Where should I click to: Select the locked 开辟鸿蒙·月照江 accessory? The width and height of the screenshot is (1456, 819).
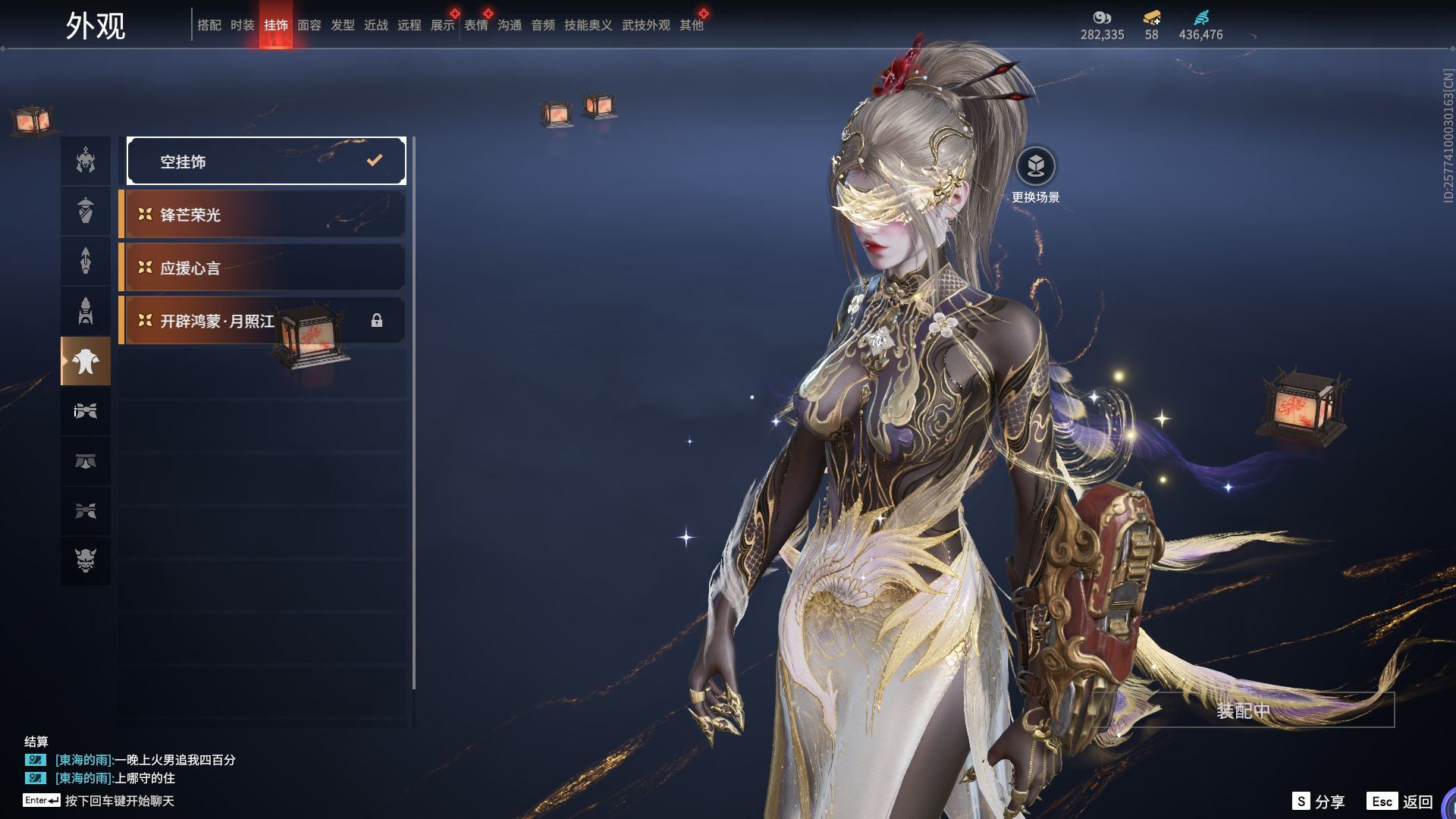262,321
